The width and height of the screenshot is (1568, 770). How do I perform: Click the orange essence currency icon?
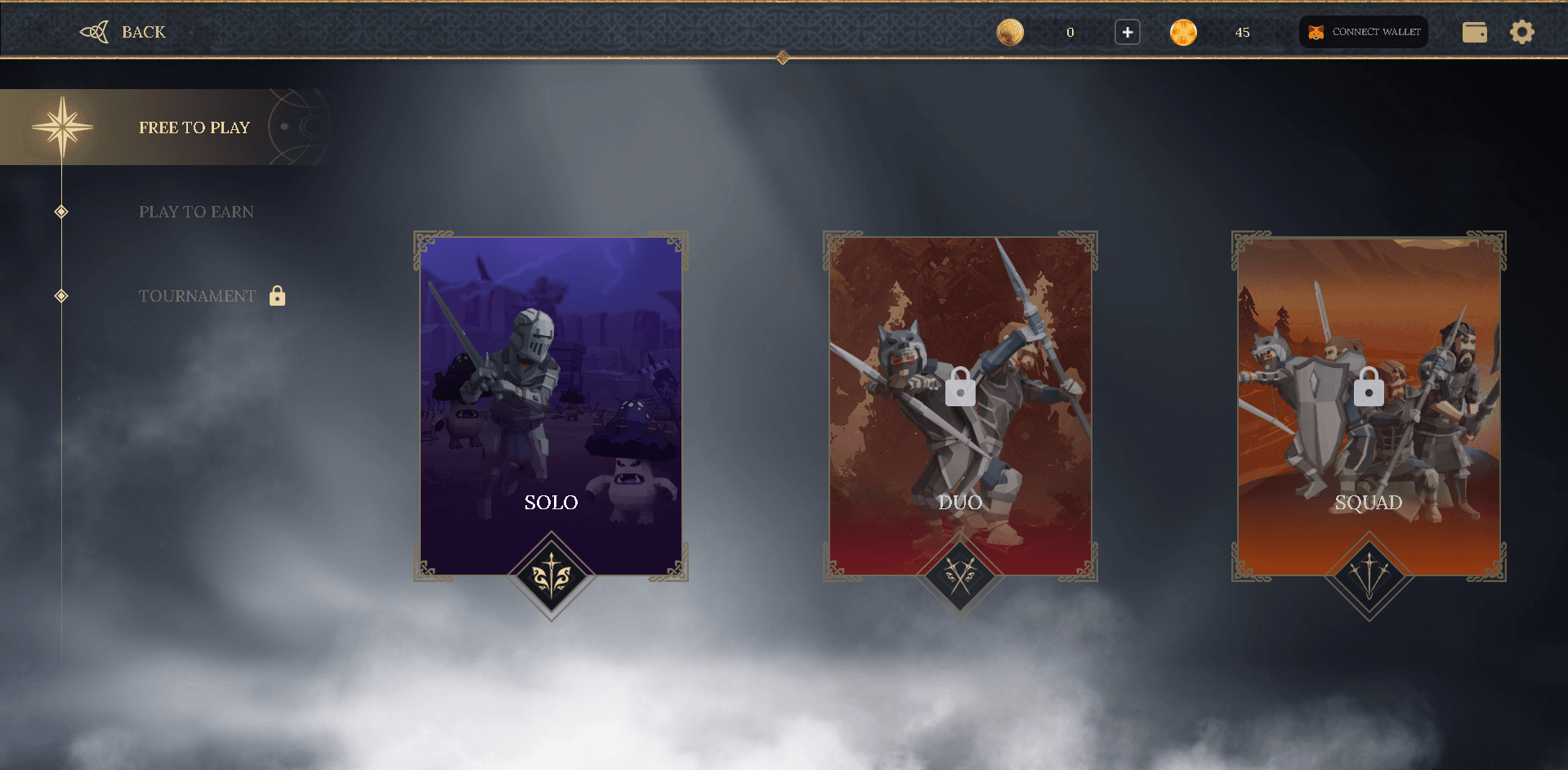click(x=1183, y=32)
